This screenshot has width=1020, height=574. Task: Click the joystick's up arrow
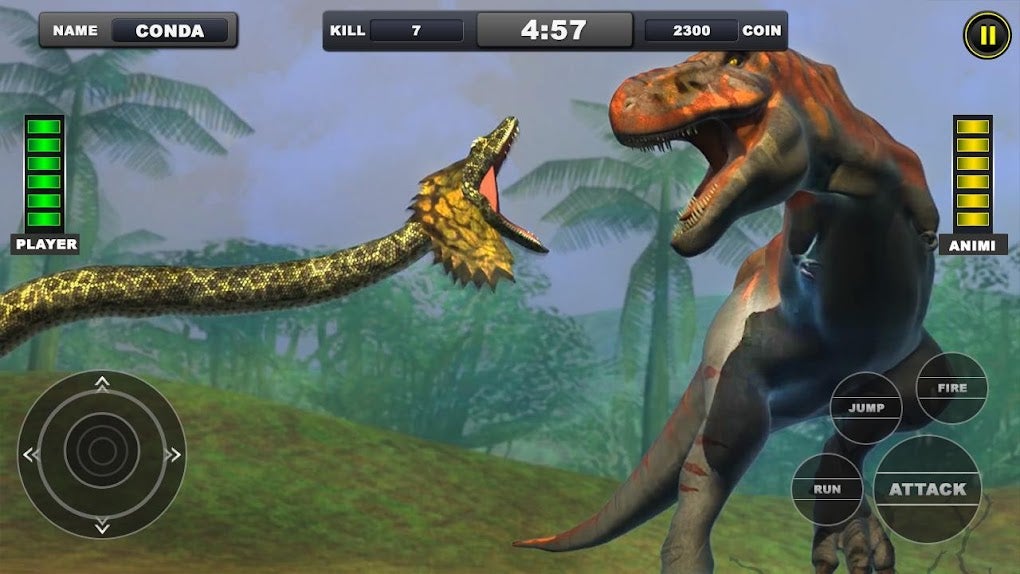coord(102,382)
